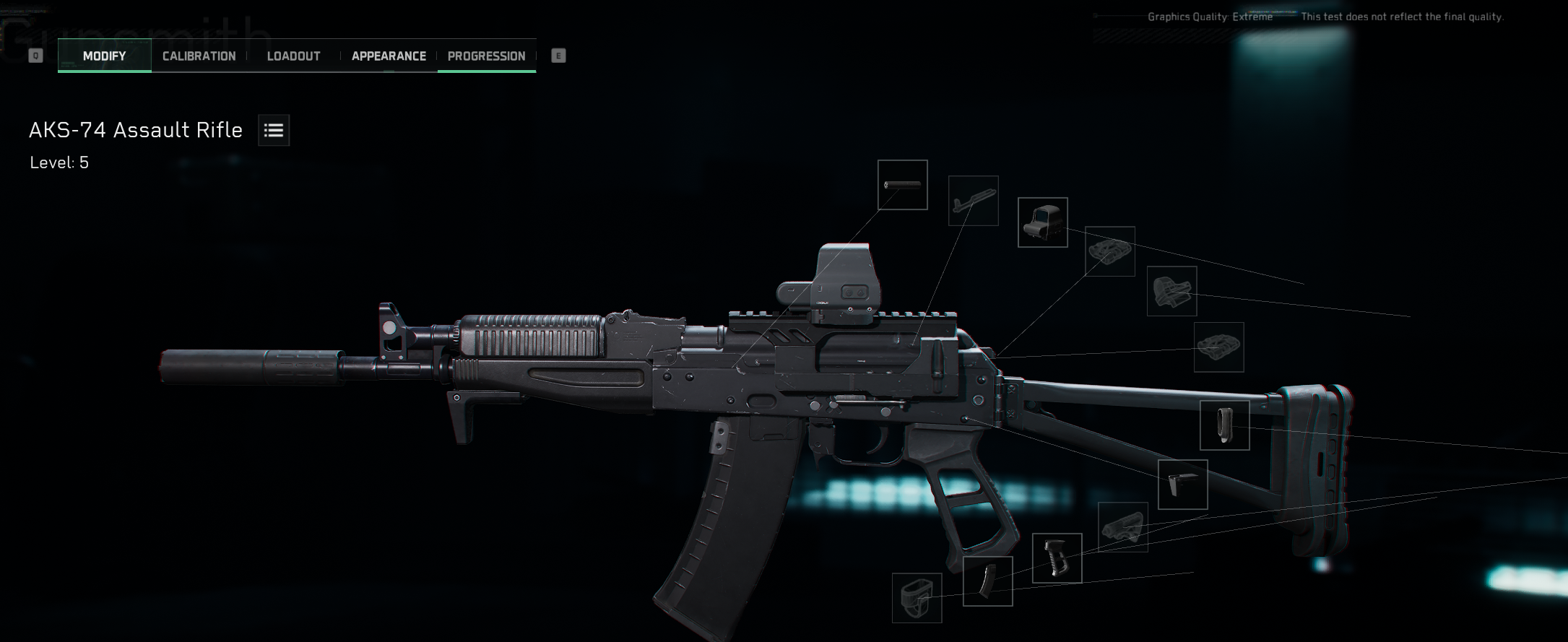This screenshot has width=1568, height=642.
Task: Select the skeleton pistol grip slot
Action: (x=1057, y=558)
